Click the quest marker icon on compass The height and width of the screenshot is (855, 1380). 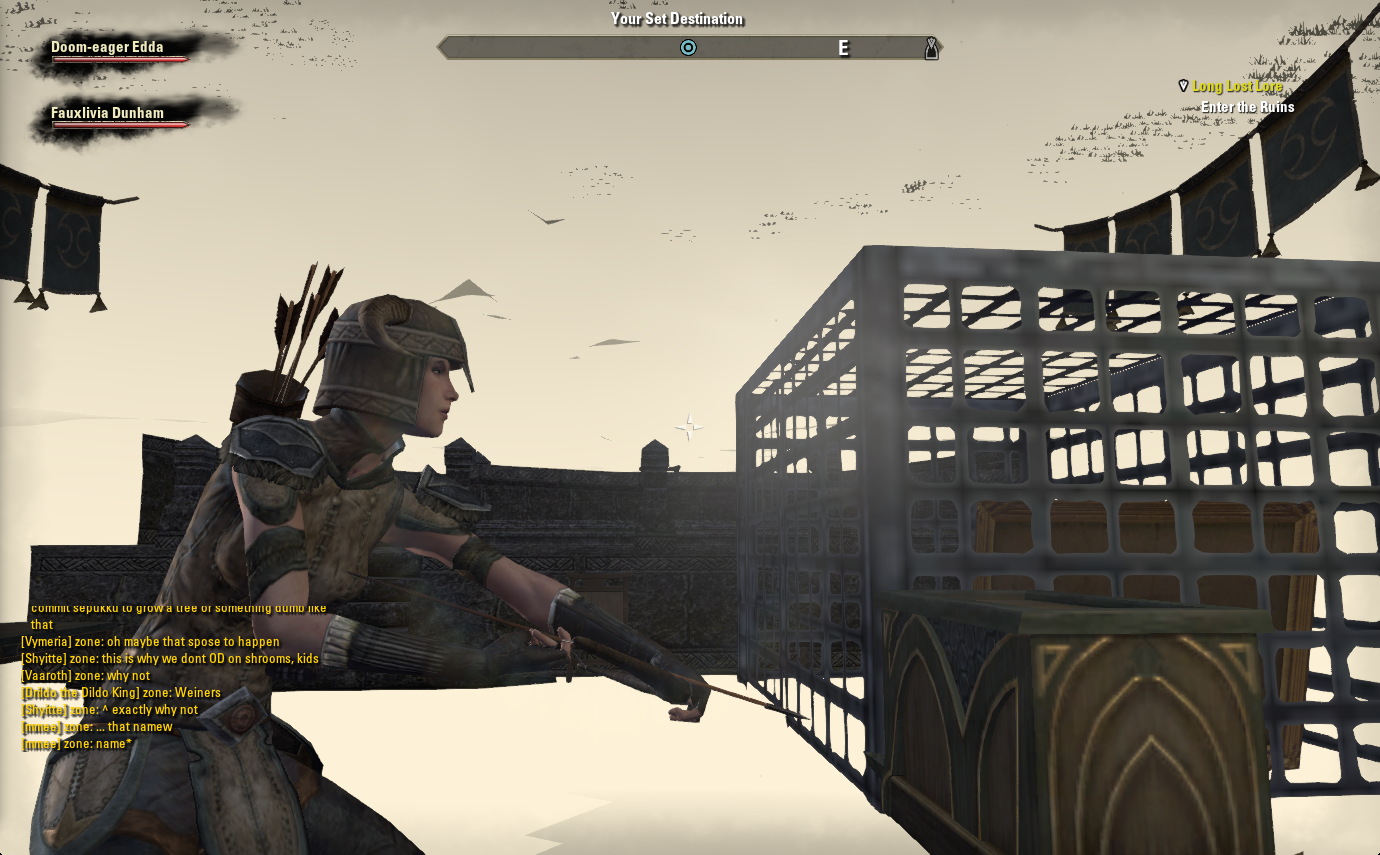[x=931, y=48]
